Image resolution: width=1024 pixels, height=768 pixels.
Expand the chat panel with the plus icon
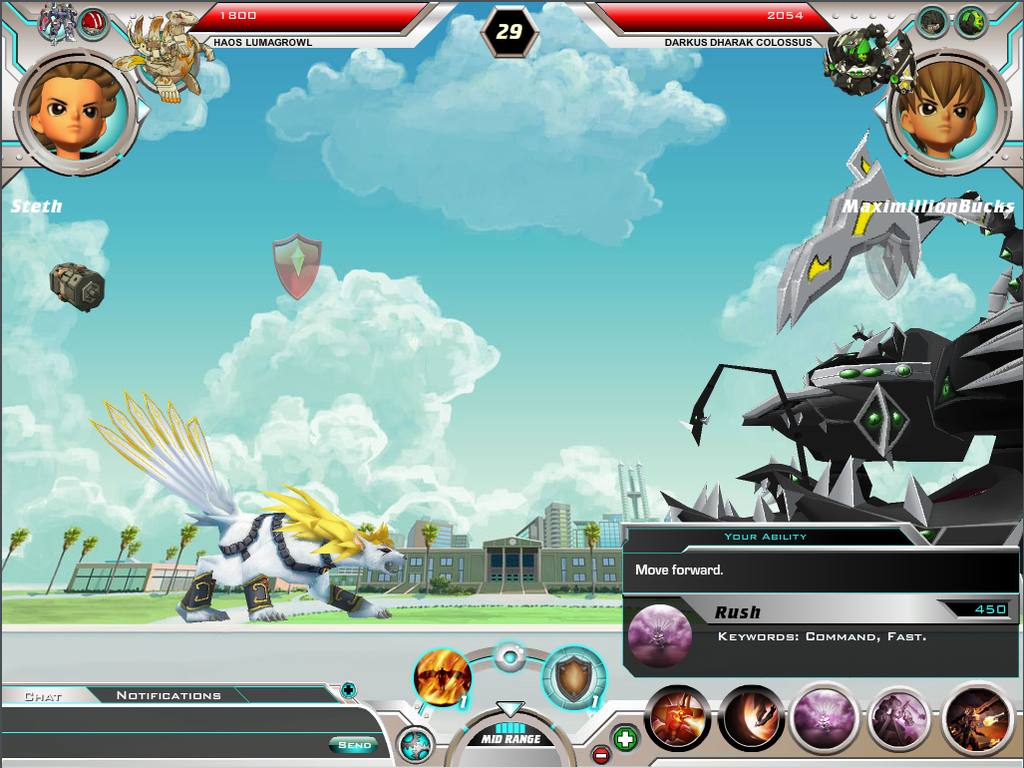click(x=348, y=689)
